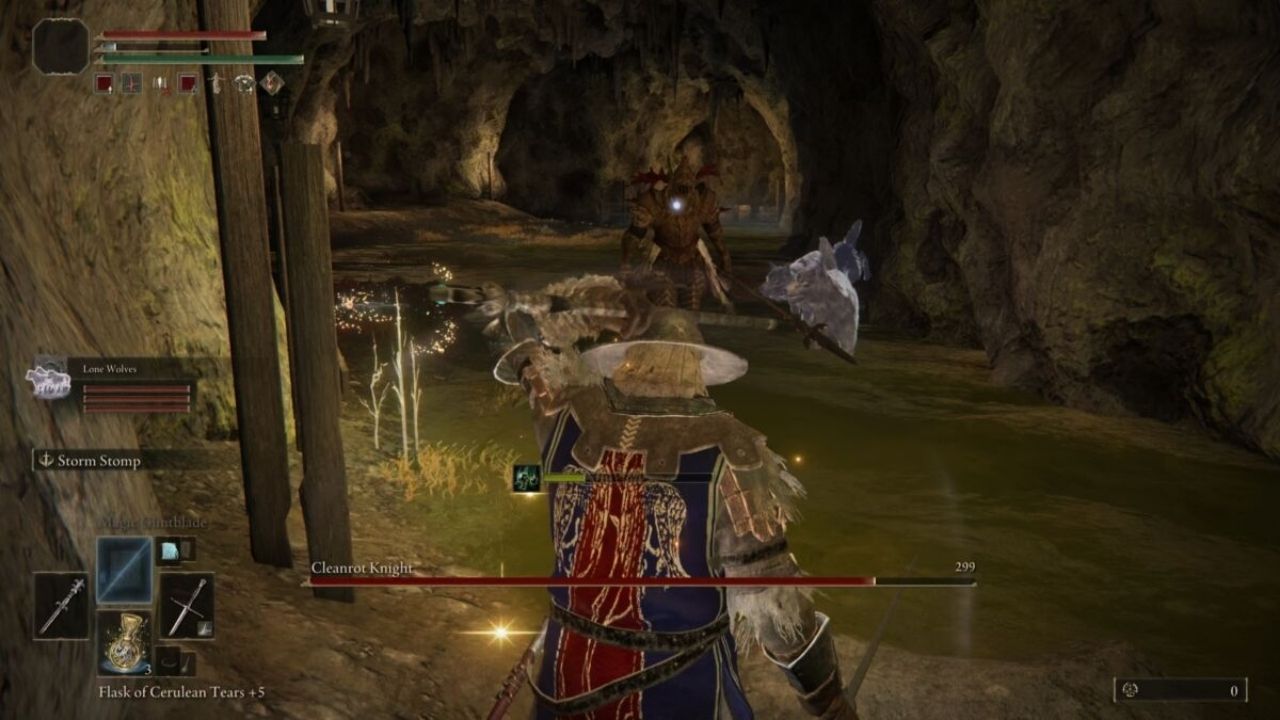Screen dimensions: 1280x720
Task: Inspect the diamond-shaped status effect icon
Action: [272, 83]
